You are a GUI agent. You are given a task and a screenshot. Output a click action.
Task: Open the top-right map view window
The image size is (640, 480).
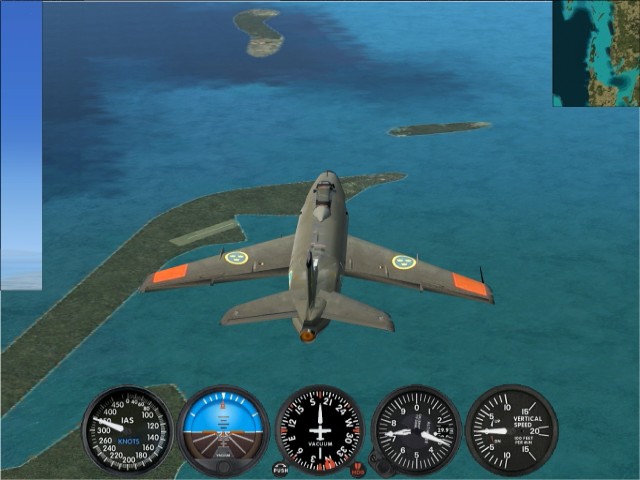[596, 52]
